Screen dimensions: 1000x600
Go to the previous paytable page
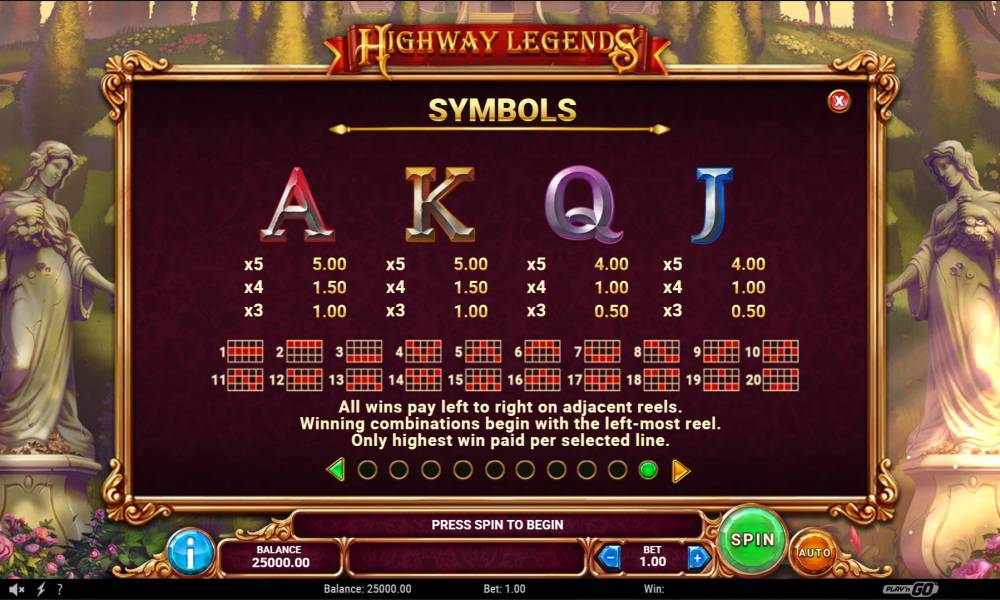(x=336, y=469)
